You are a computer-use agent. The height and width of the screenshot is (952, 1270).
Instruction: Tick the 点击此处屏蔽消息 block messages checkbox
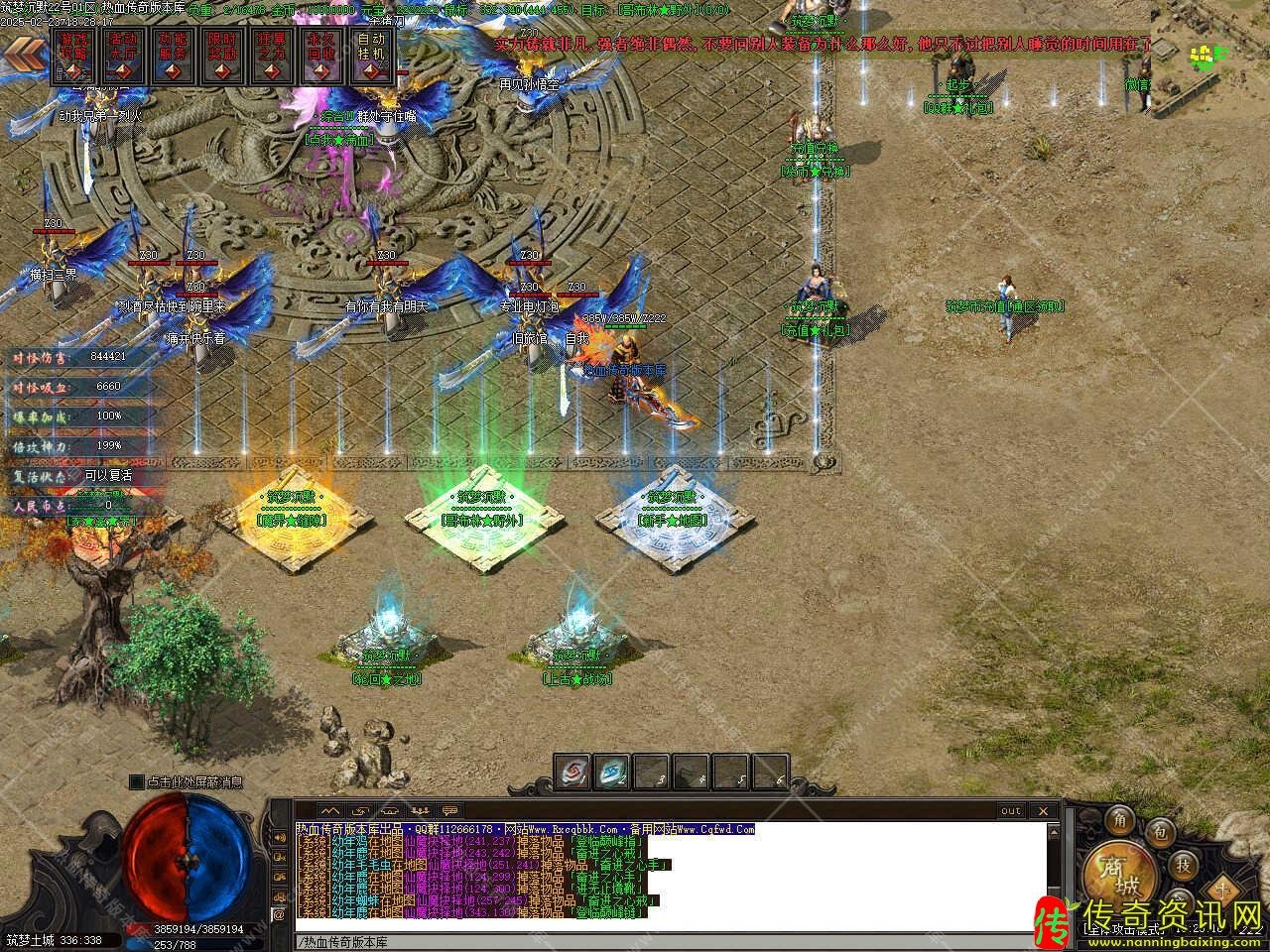click(136, 782)
